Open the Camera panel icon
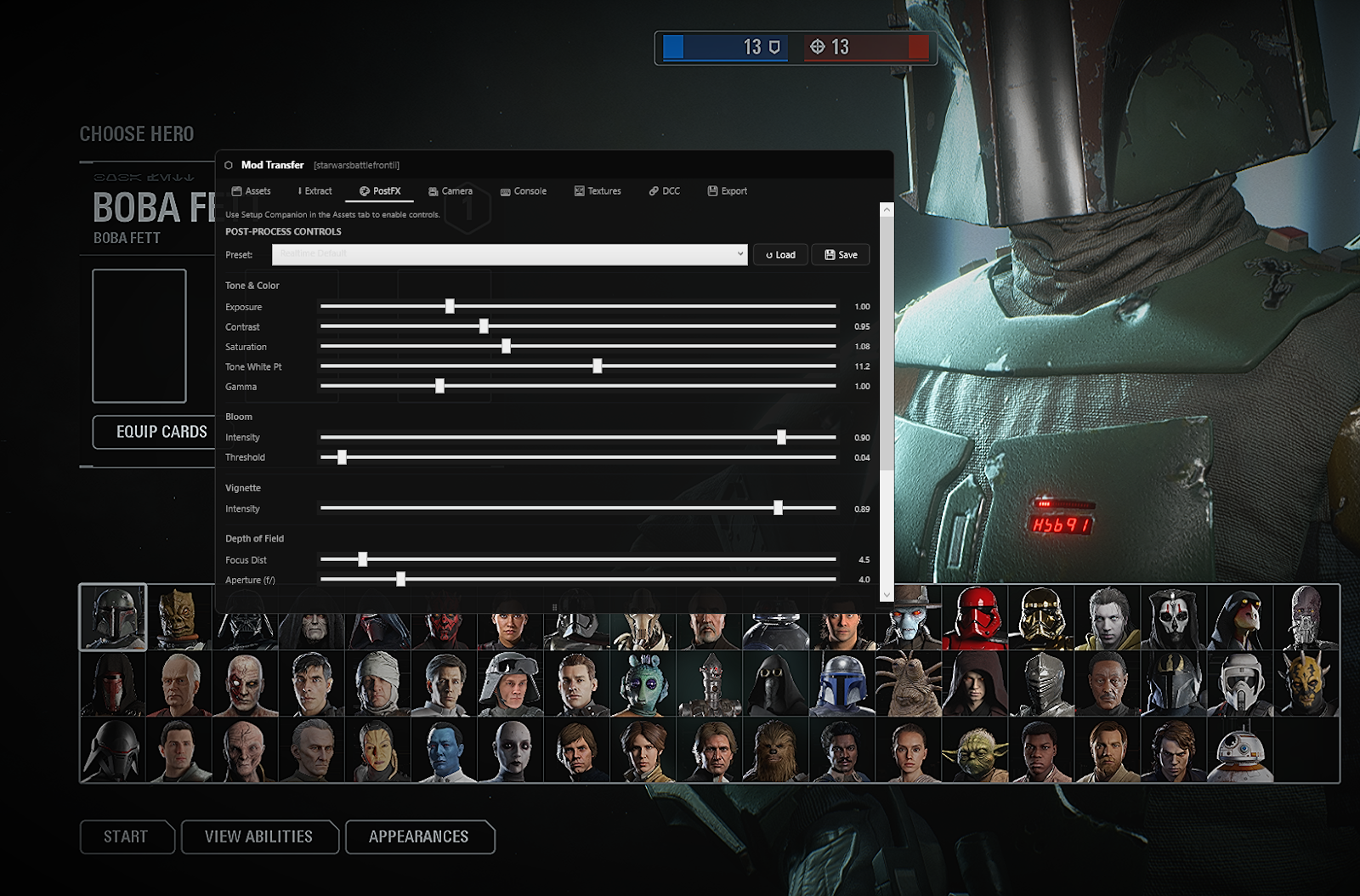This screenshot has height=896, width=1360. pos(433,191)
